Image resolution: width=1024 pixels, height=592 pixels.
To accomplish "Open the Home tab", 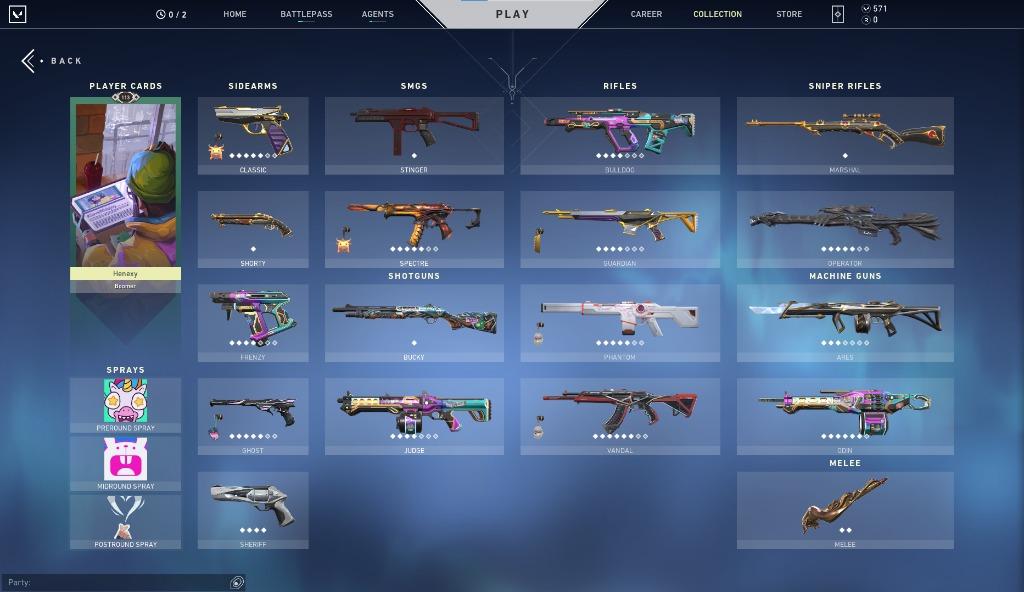I will click(235, 14).
